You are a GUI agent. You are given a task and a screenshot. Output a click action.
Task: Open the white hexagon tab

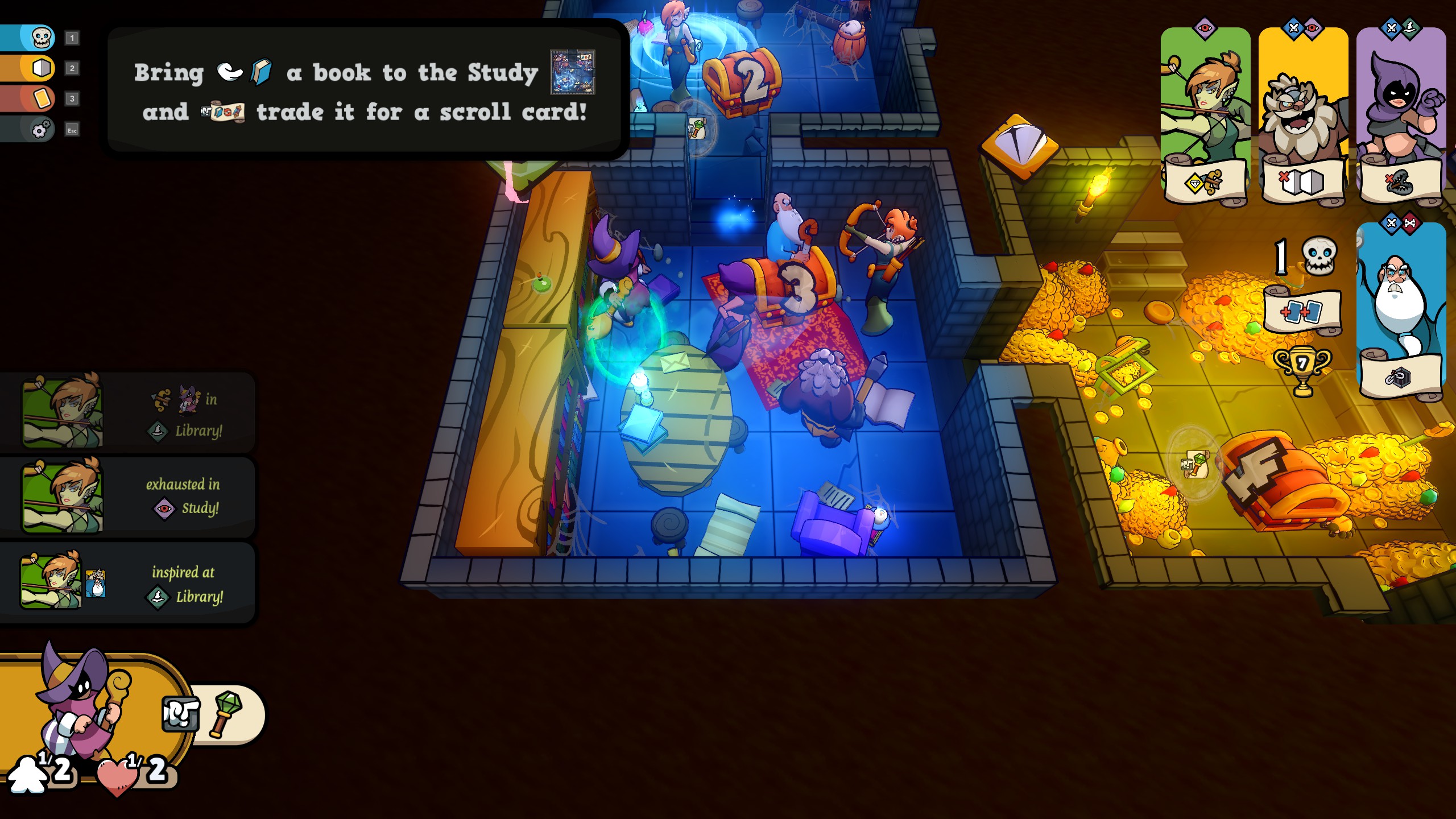(x=41, y=68)
